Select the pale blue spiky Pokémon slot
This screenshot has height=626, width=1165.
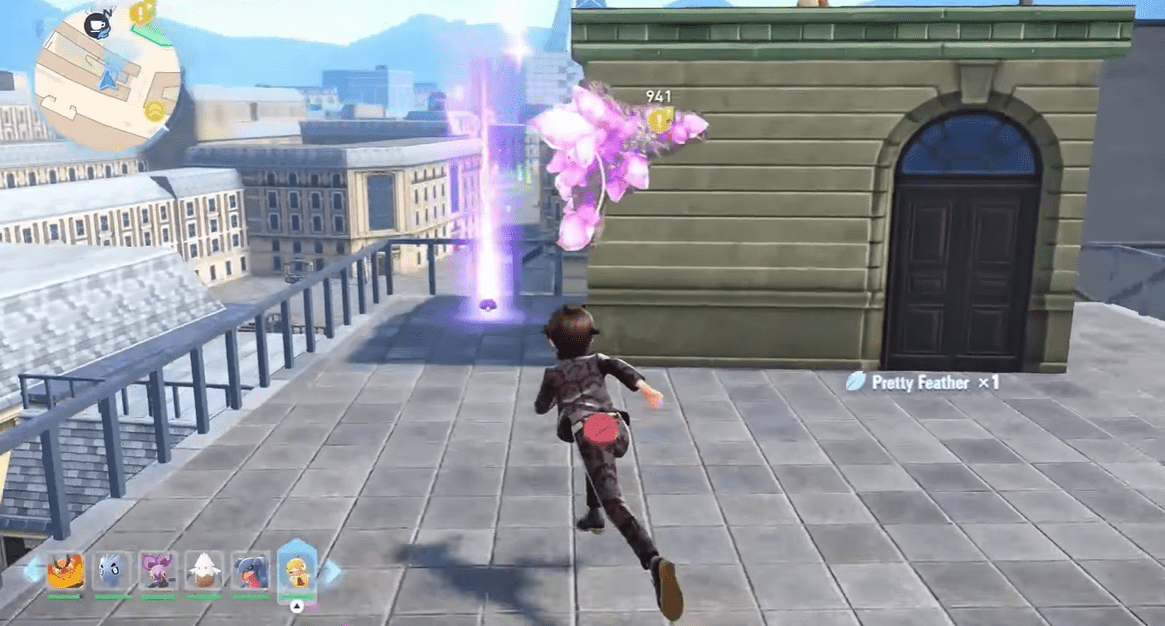113,572
